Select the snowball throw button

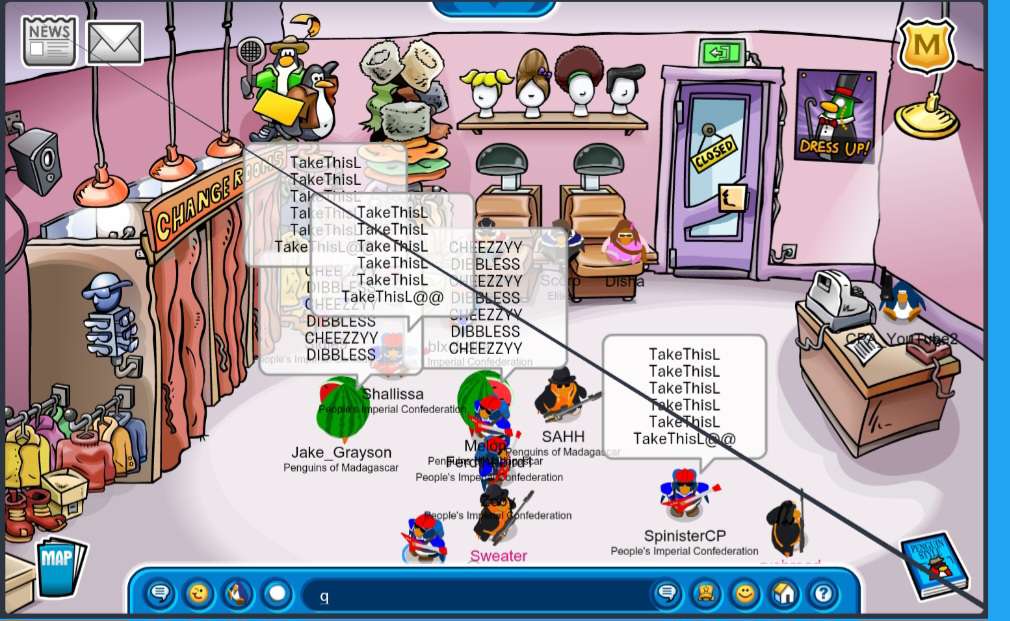[277, 594]
